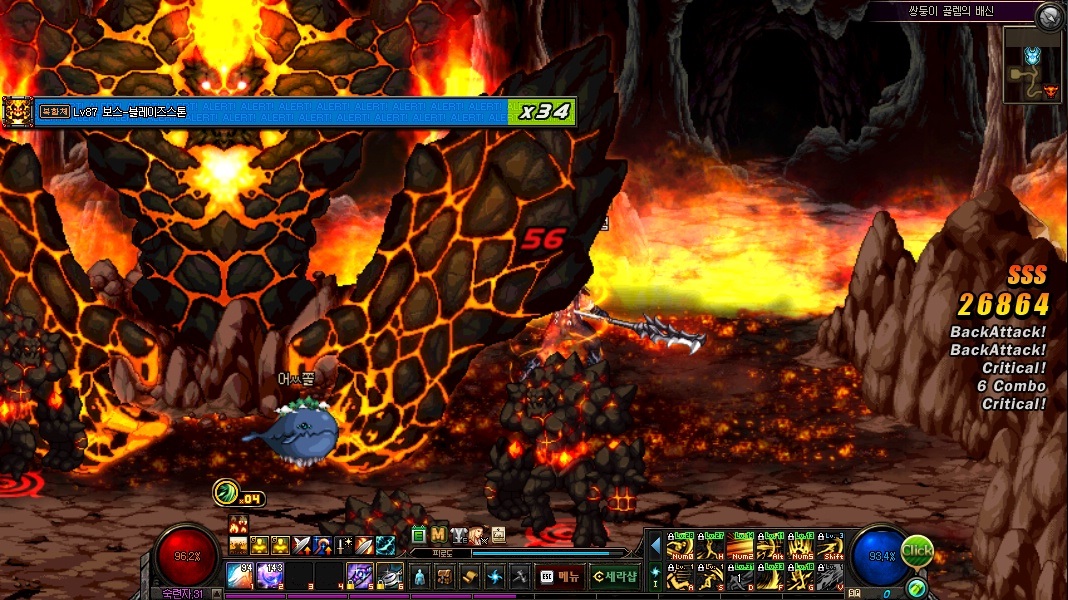Open the ESC 메뉴 menu button
Image resolution: width=1068 pixels, height=600 pixels.
click(x=559, y=576)
